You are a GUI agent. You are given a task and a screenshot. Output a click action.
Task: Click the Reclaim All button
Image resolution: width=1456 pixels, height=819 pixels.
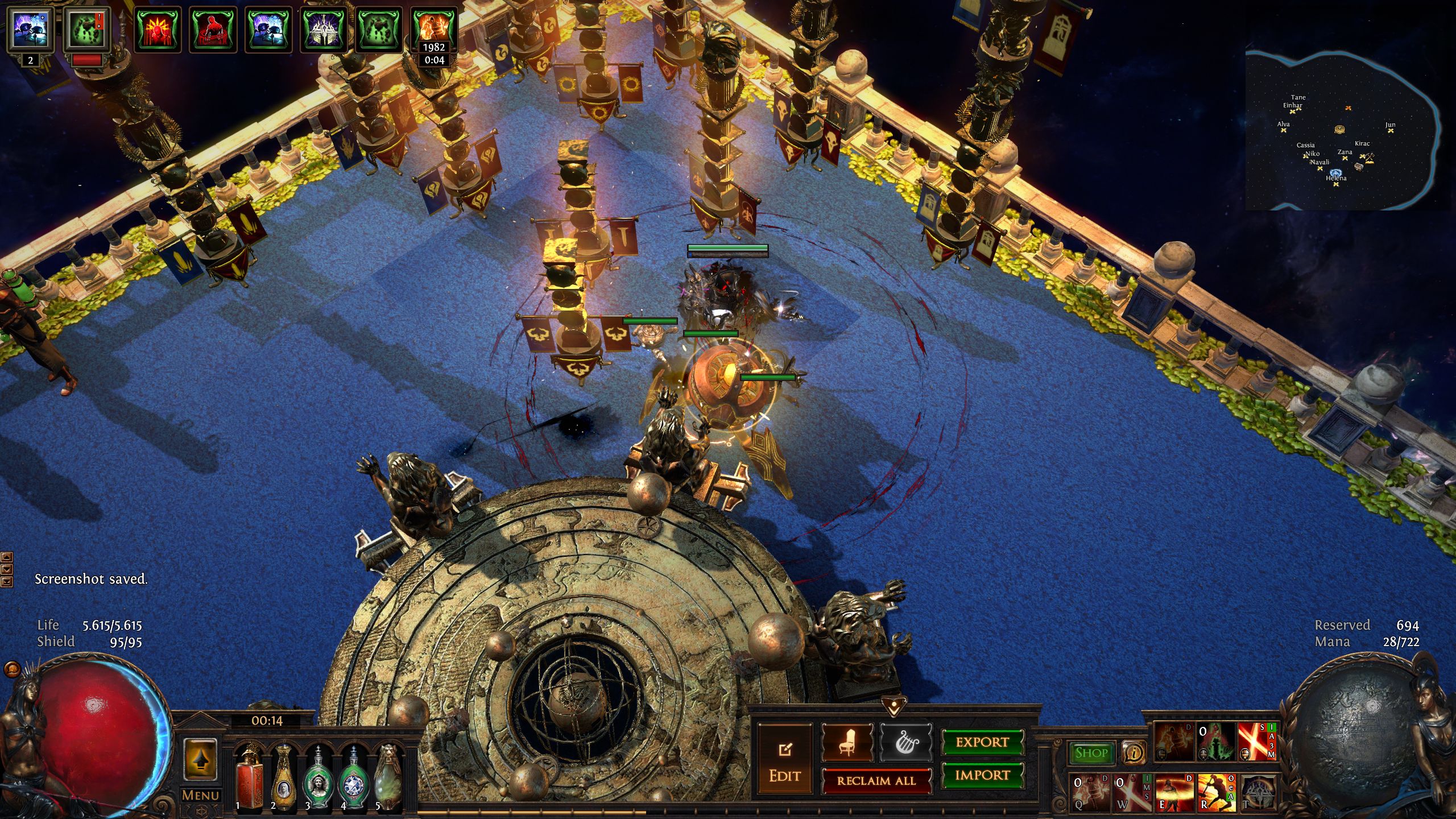tap(876, 781)
